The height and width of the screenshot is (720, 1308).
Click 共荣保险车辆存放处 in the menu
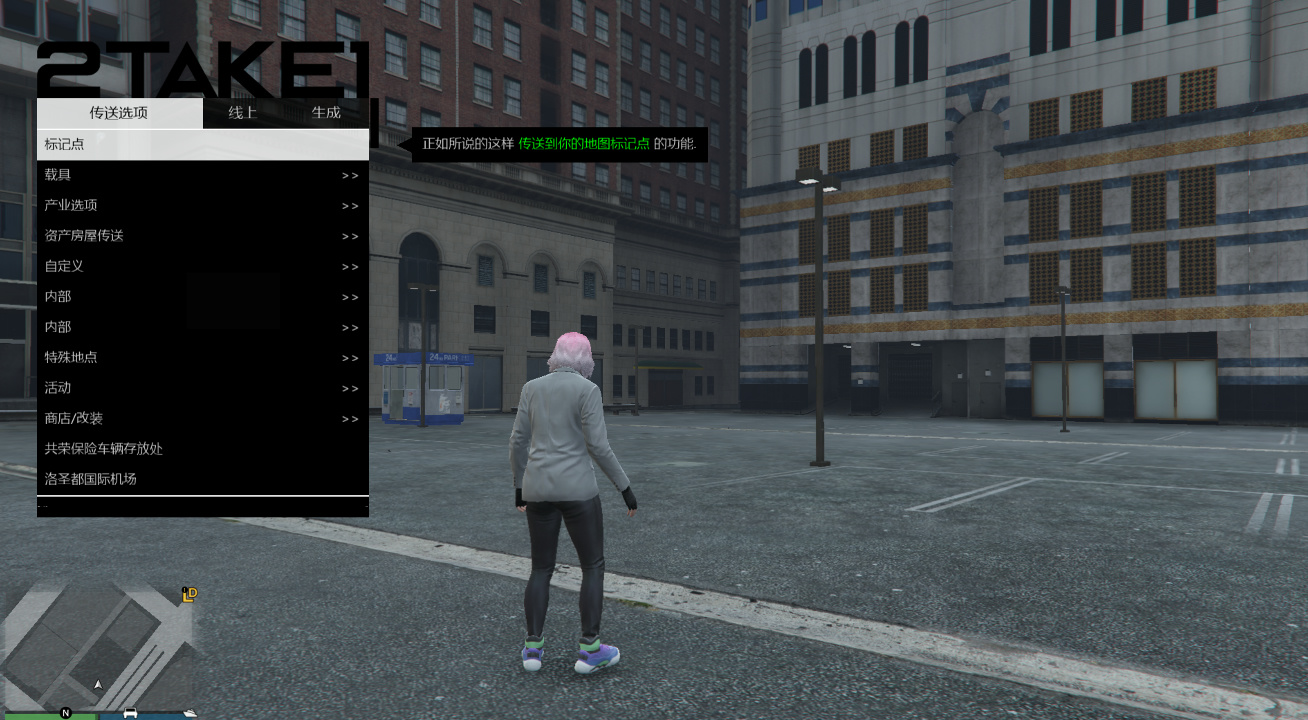click(200, 449)
